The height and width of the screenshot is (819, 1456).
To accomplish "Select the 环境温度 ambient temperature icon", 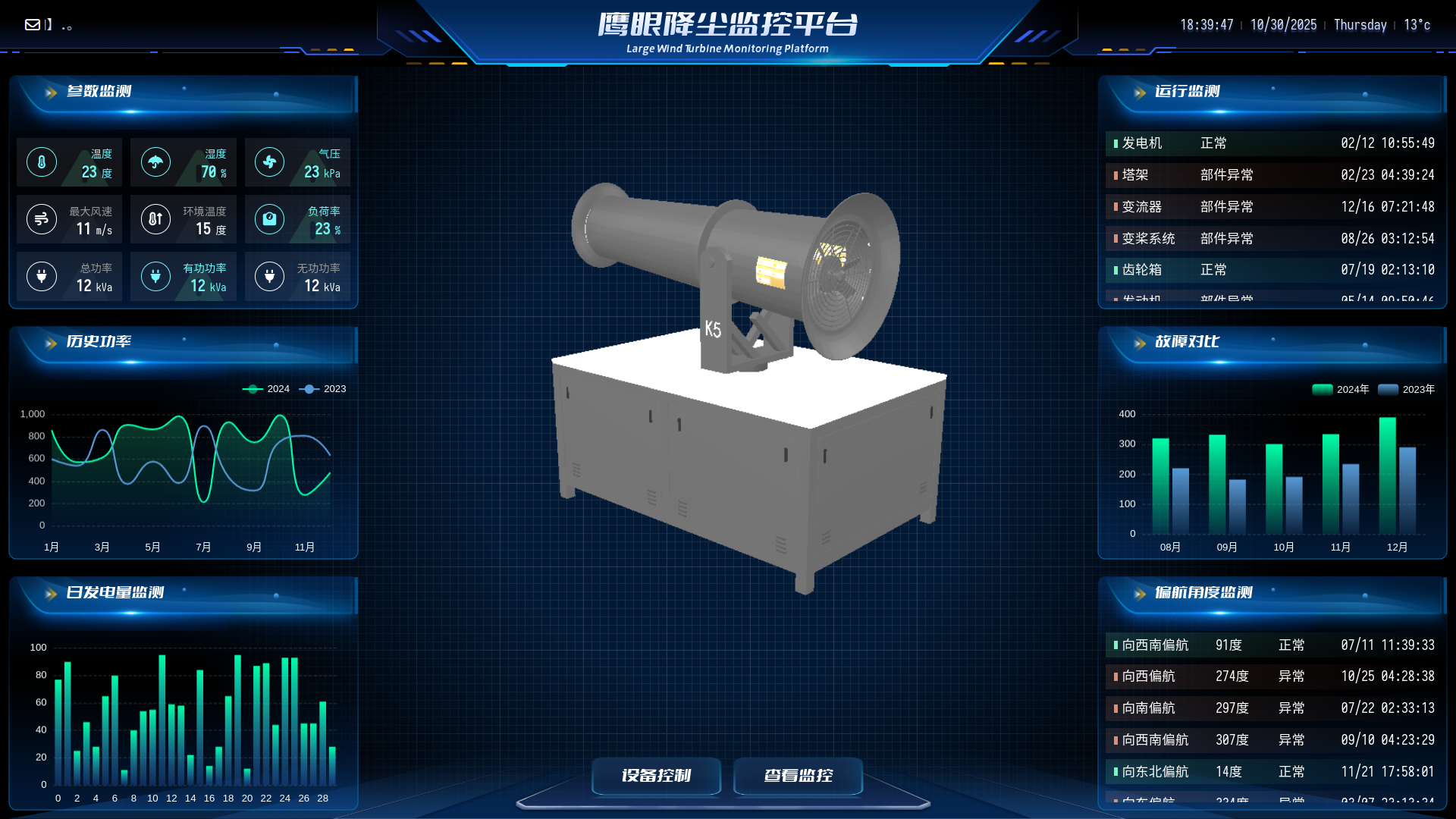I will (155, 219).
